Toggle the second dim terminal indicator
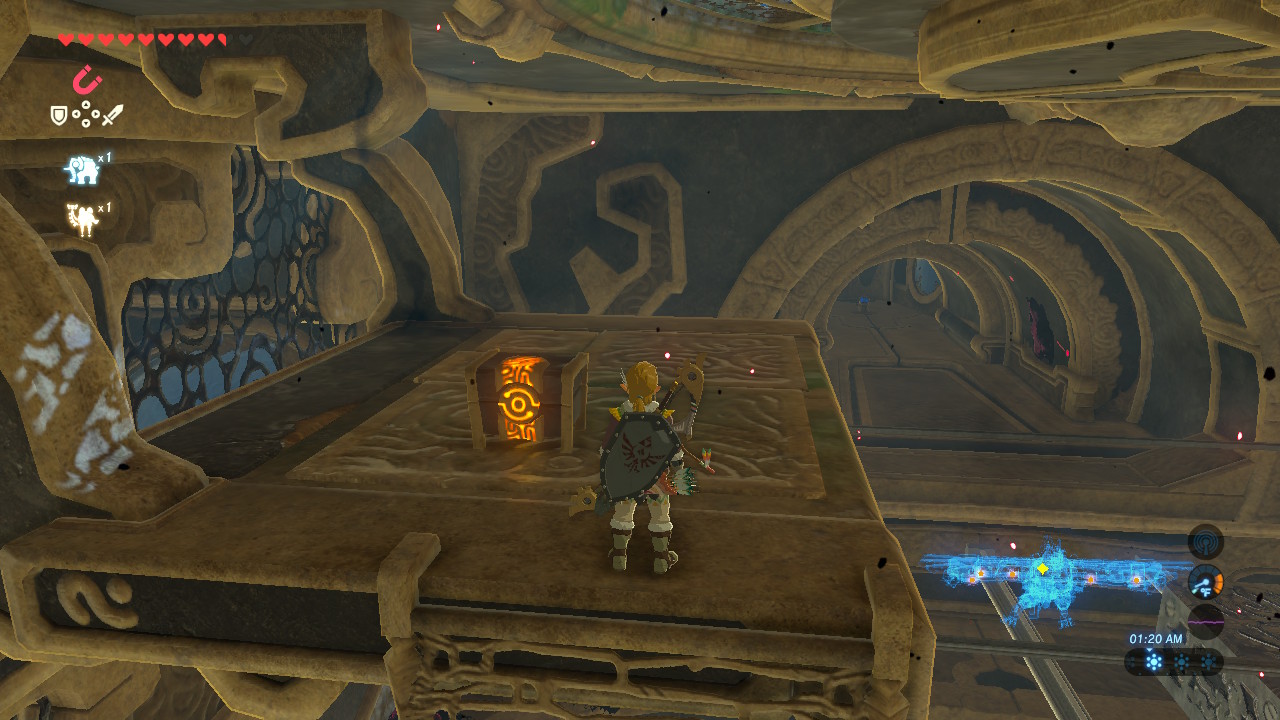The height and width of the screenshot is (720, 1280). point(1181,660)
